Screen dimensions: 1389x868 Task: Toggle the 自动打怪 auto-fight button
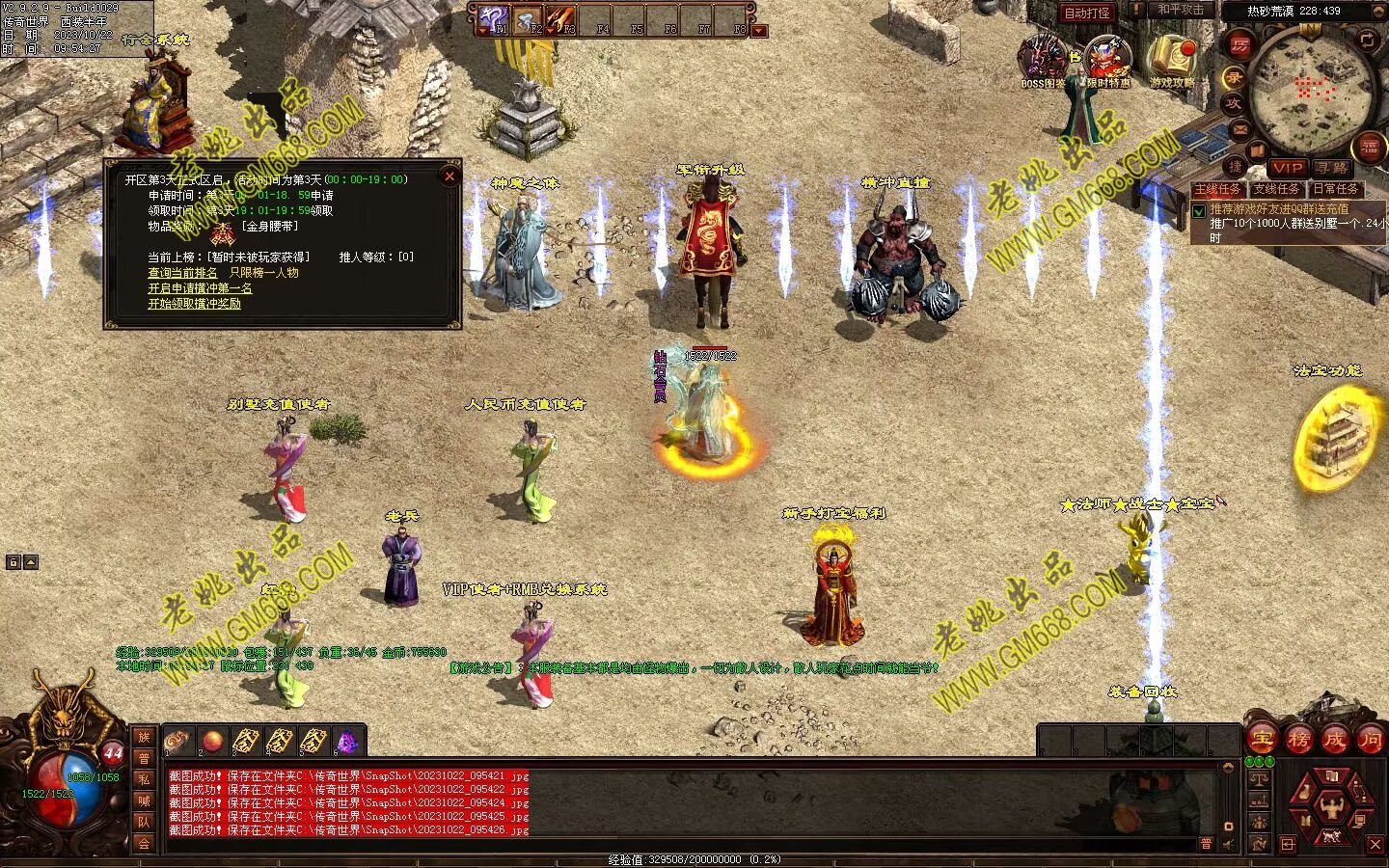pyautogui.click(x=1087, y=13)
